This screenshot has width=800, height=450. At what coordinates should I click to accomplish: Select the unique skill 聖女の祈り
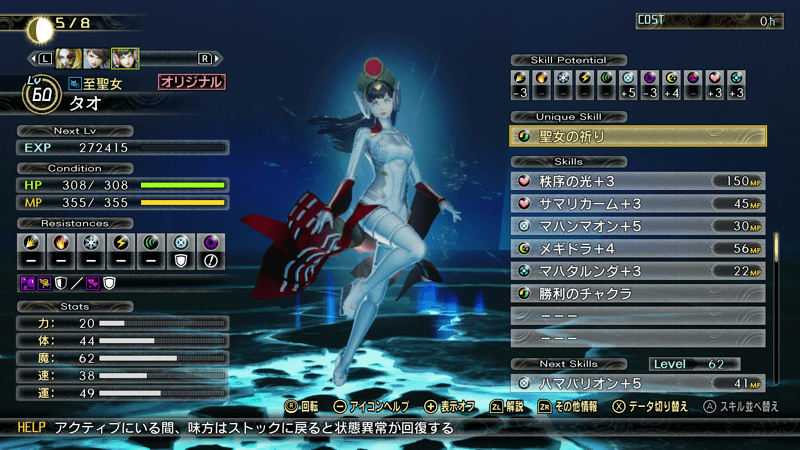point(638,136)
